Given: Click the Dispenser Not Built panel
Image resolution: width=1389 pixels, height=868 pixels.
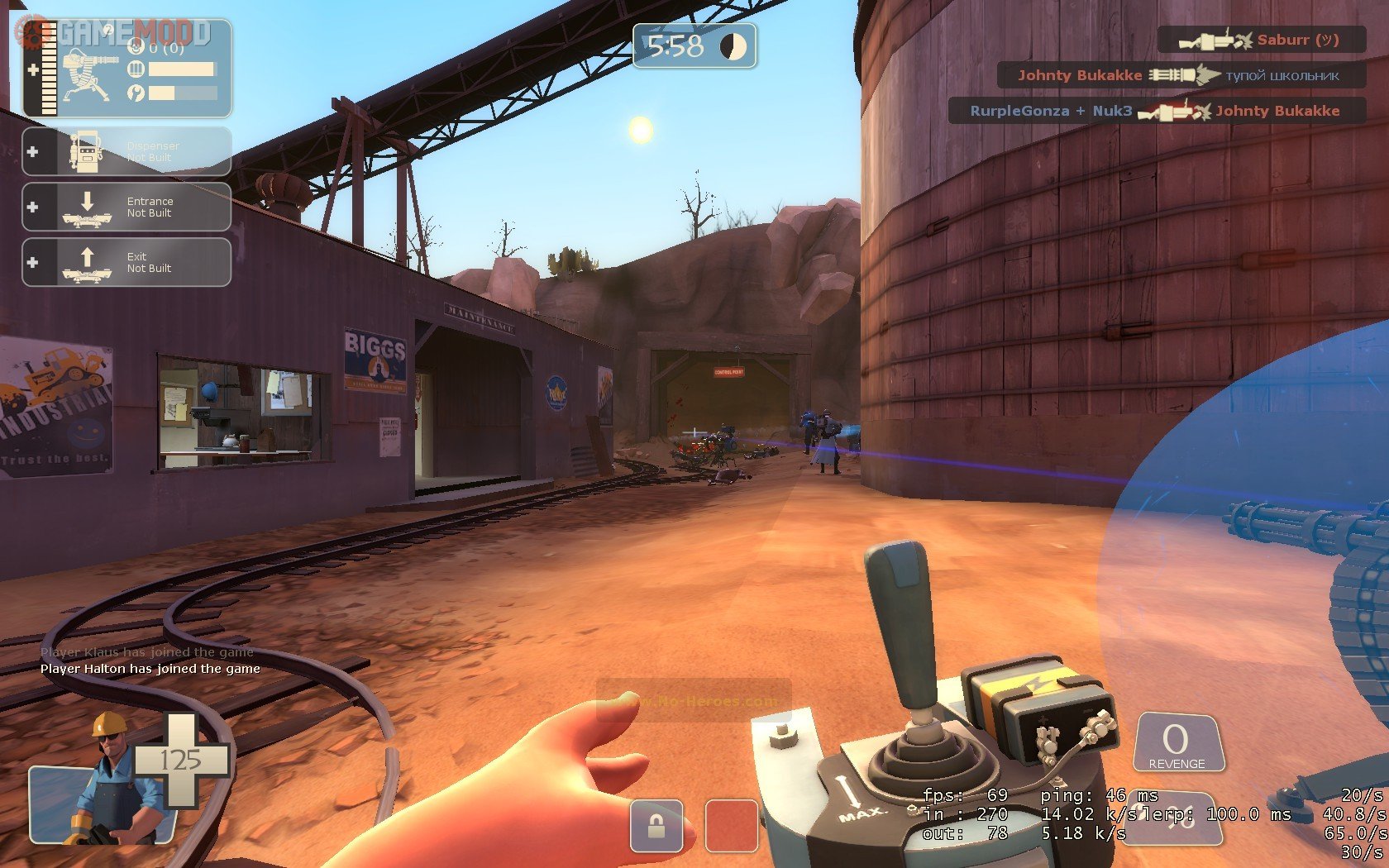Looking at the screenshot, I should 126,151.
